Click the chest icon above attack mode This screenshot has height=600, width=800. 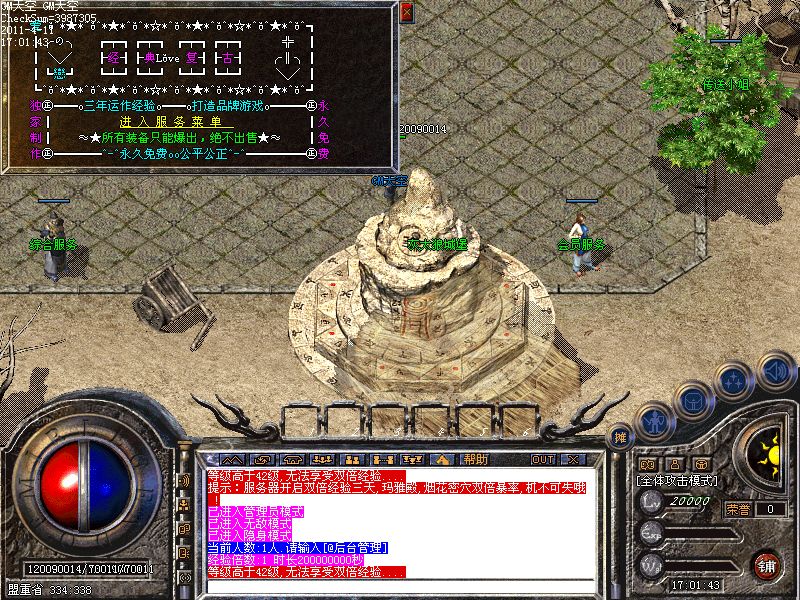point(700,464)
